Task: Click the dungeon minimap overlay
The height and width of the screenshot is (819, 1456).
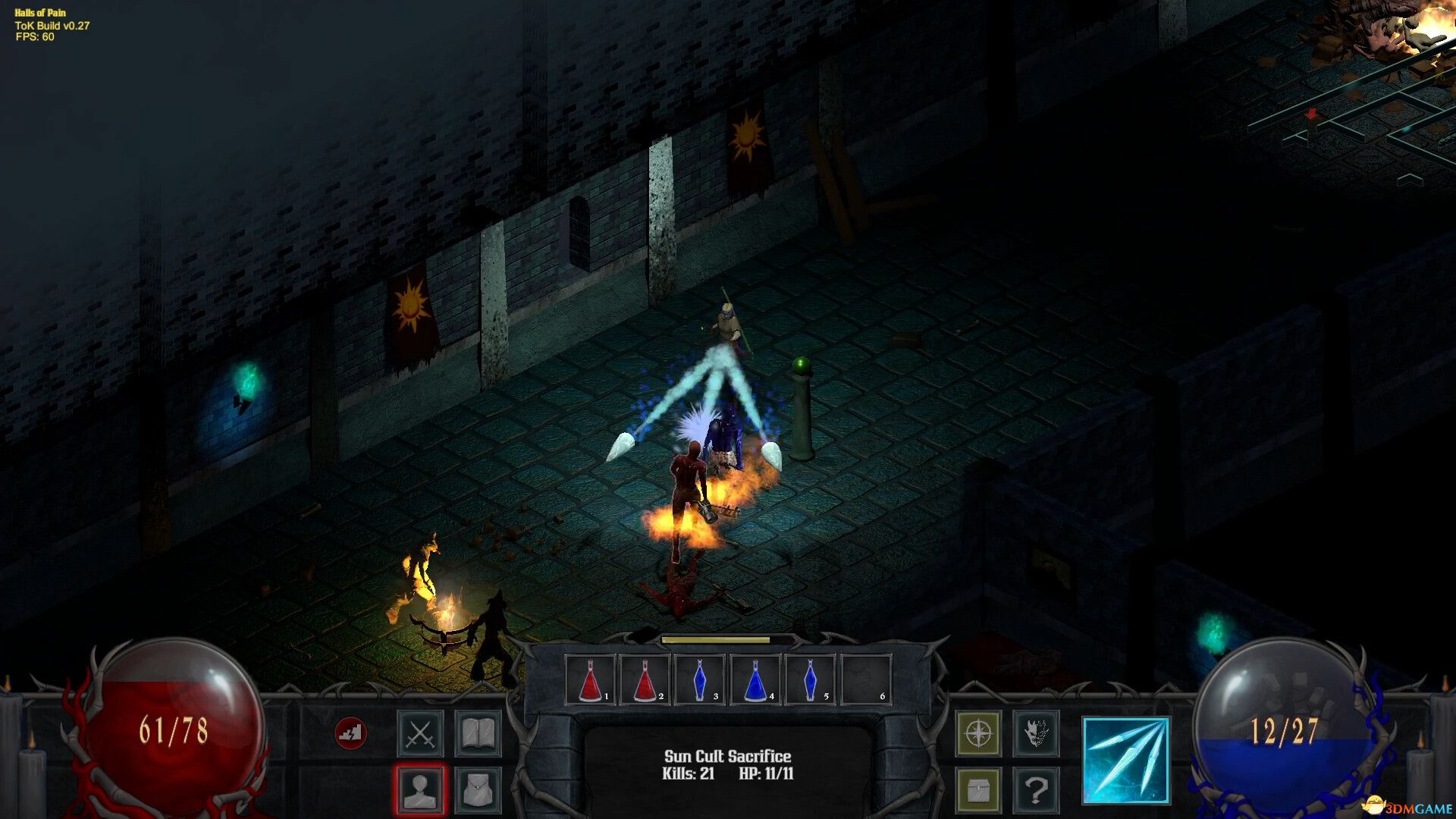Action: 1357,106
